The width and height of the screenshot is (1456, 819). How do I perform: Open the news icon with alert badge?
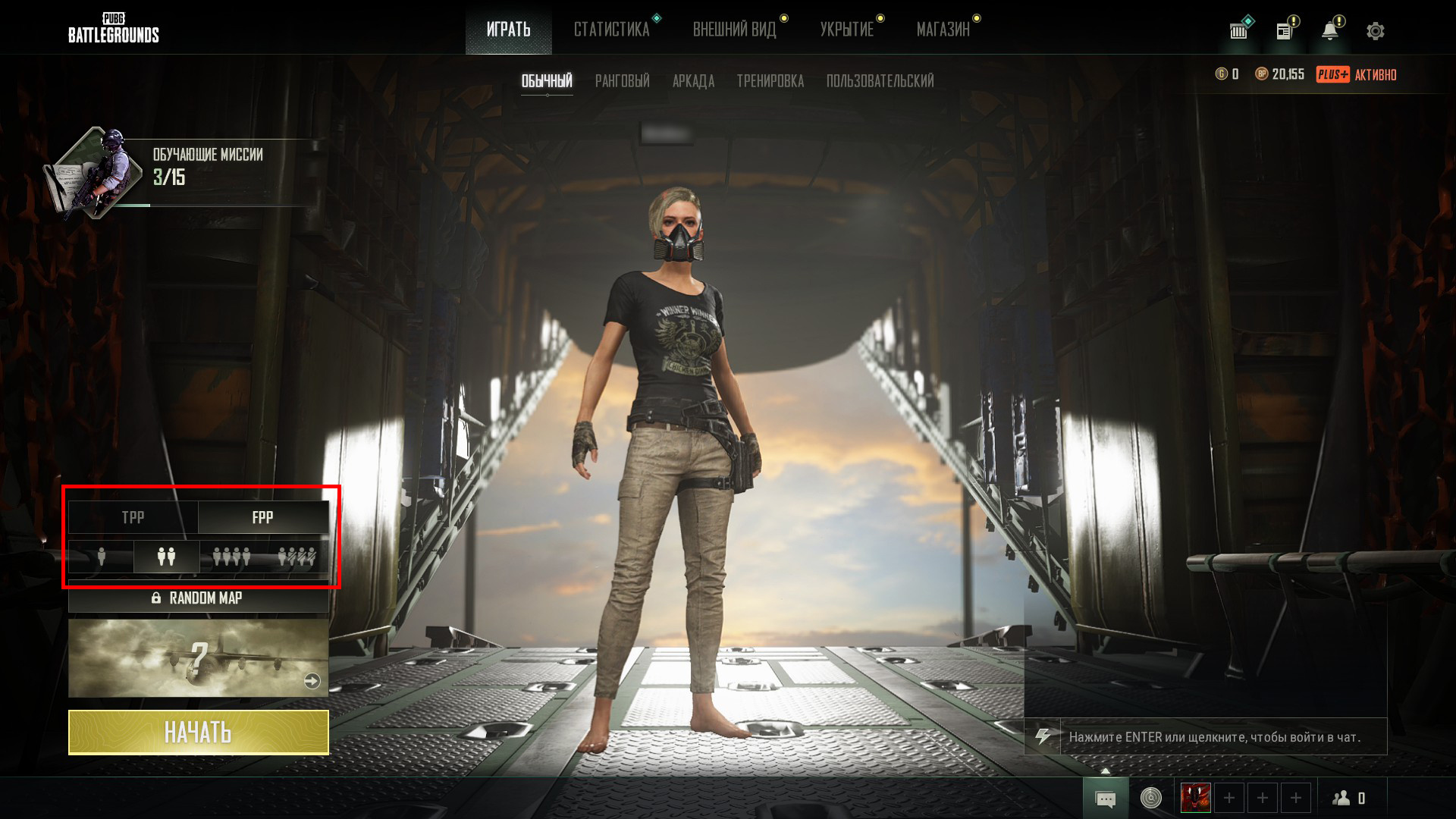tap(1285, 30)
